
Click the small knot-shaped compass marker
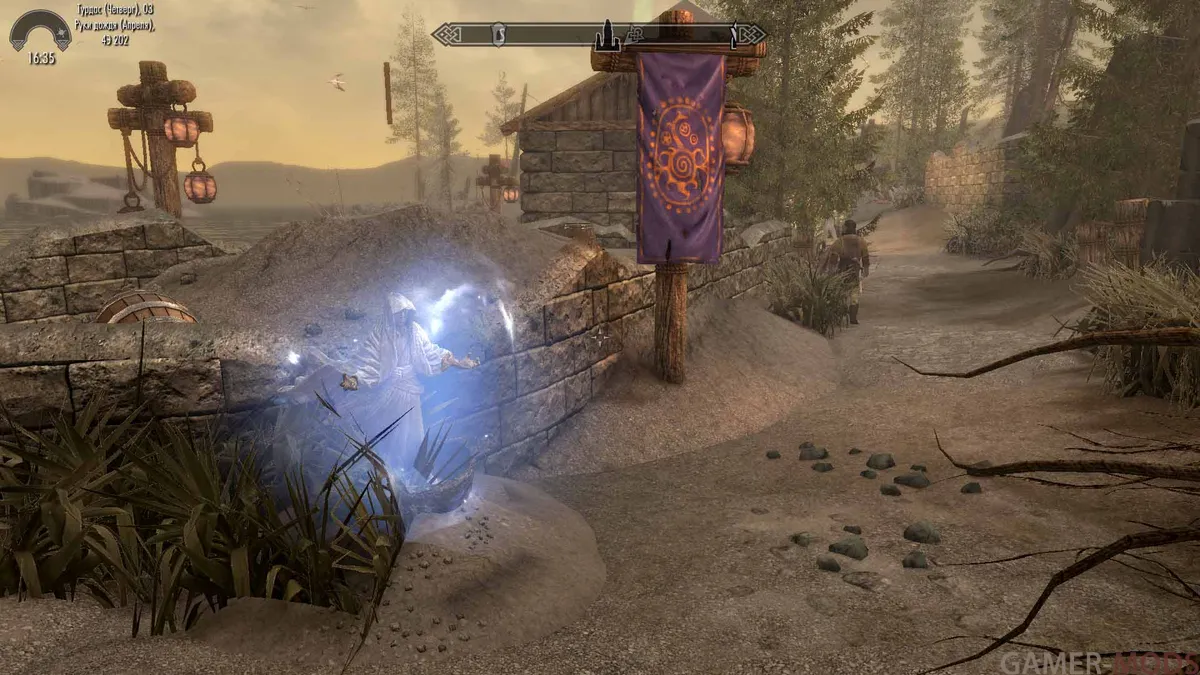coord(633,36)
